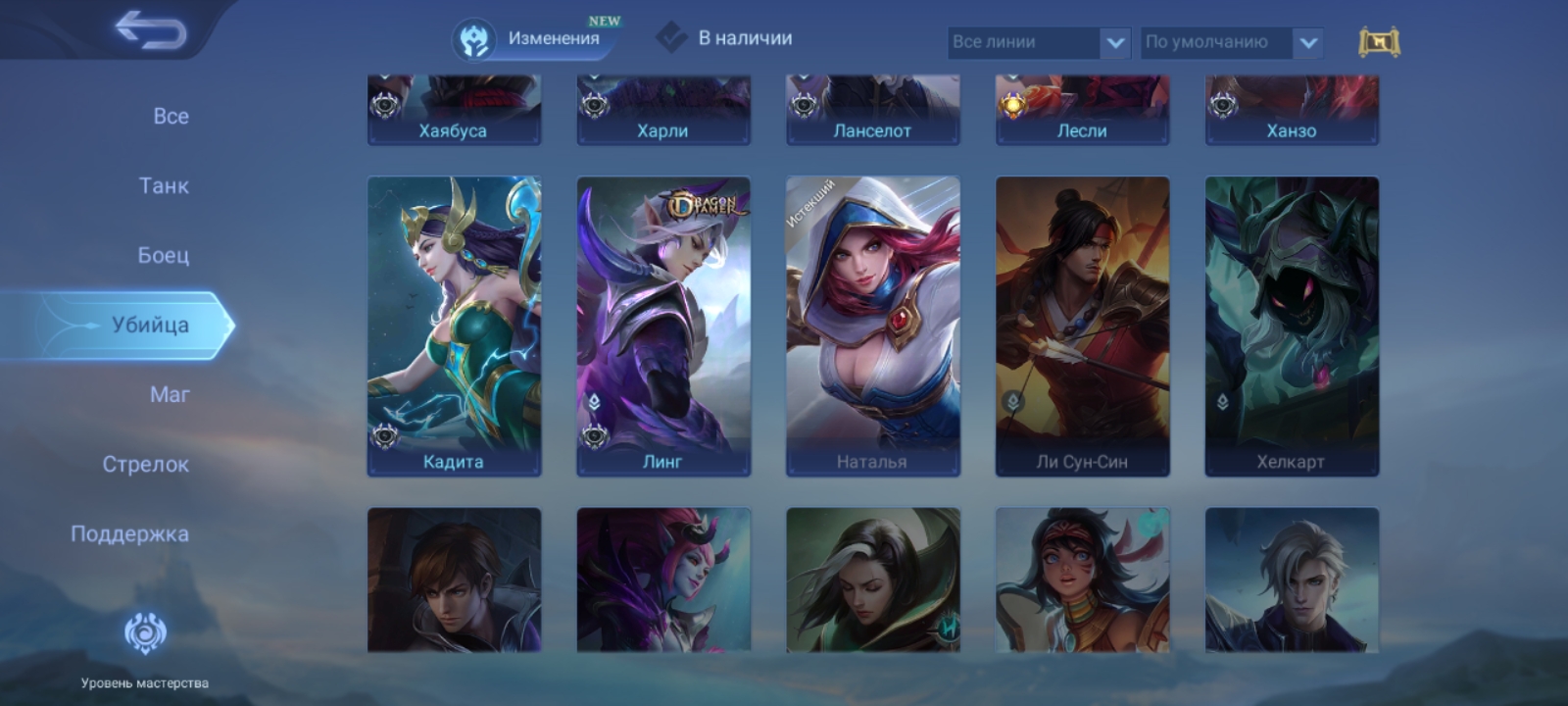Screen dimensions: 1568x706
Task: Choose the Поддержка category
Action: click(129, 533)
